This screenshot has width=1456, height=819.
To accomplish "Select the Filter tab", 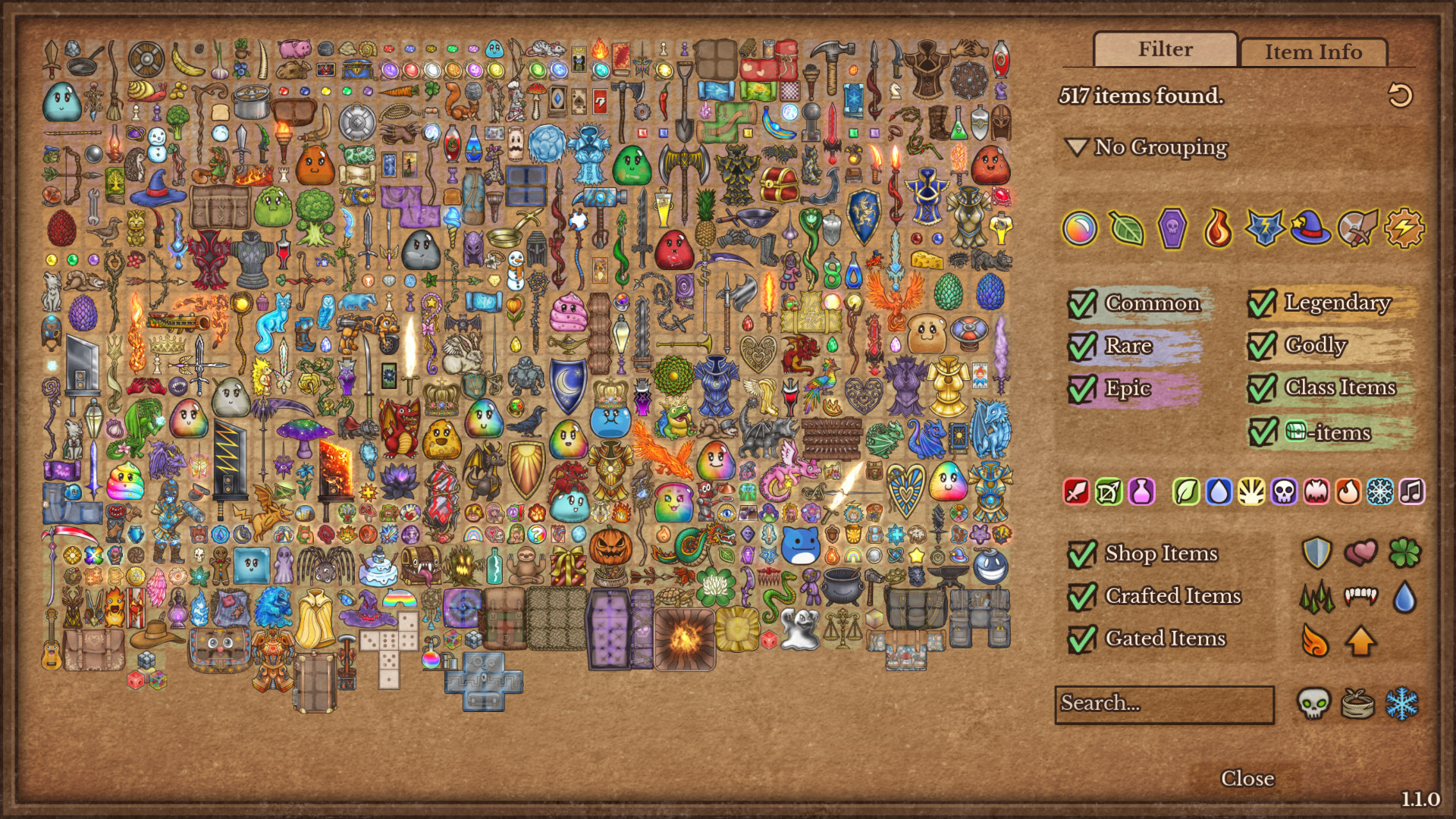I will [x=1165, y=49].
